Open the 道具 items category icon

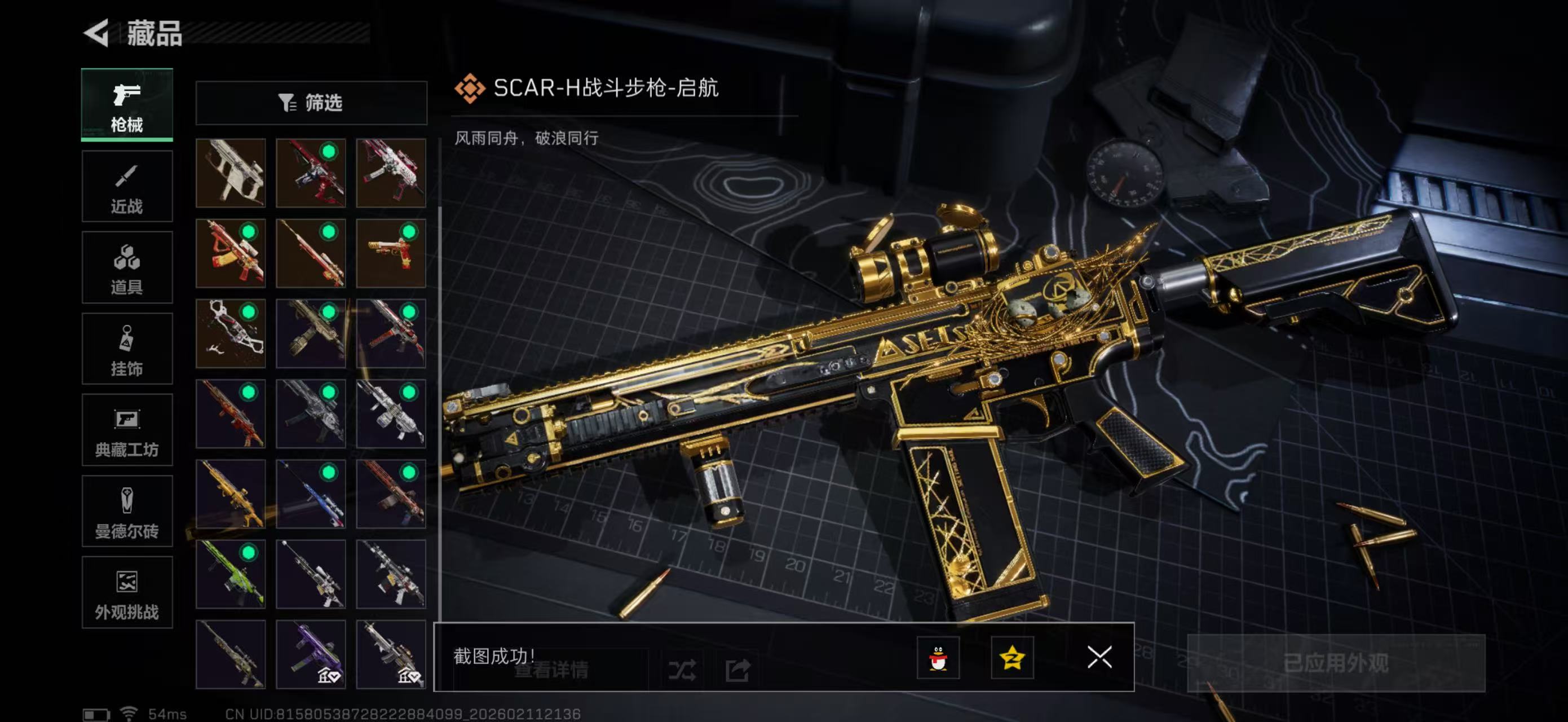click(127, 268)
